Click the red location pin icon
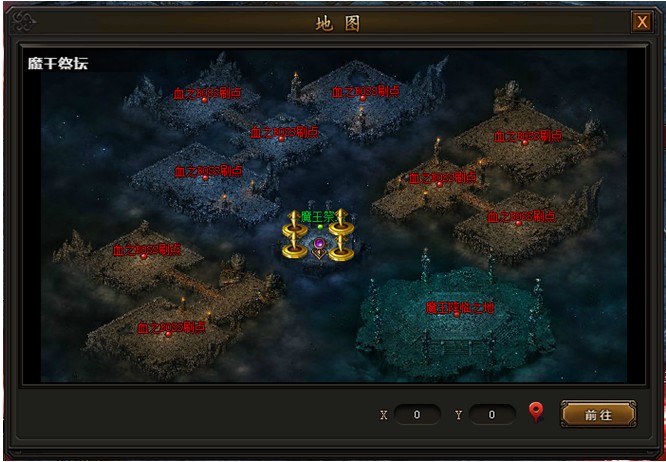The width and height of the screenshot is (666, 462). [536, 412]
